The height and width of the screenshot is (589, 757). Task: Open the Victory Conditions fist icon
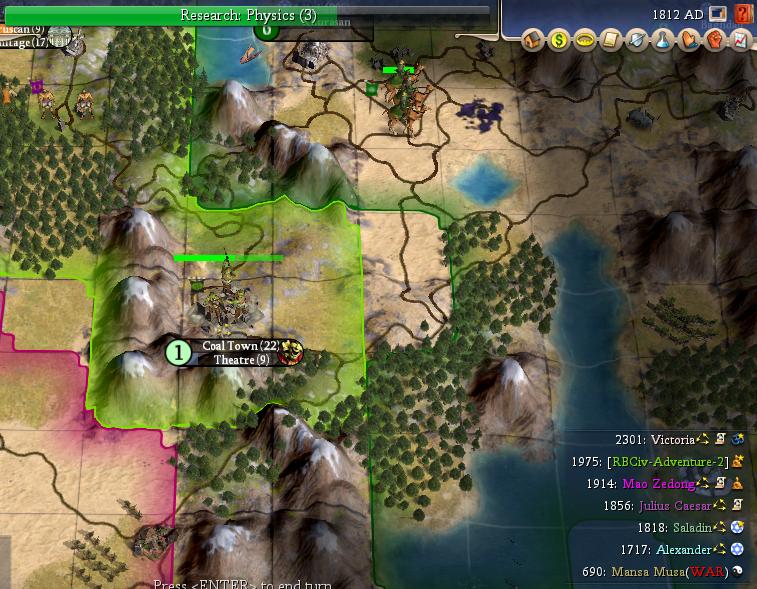tap(715, 40)
